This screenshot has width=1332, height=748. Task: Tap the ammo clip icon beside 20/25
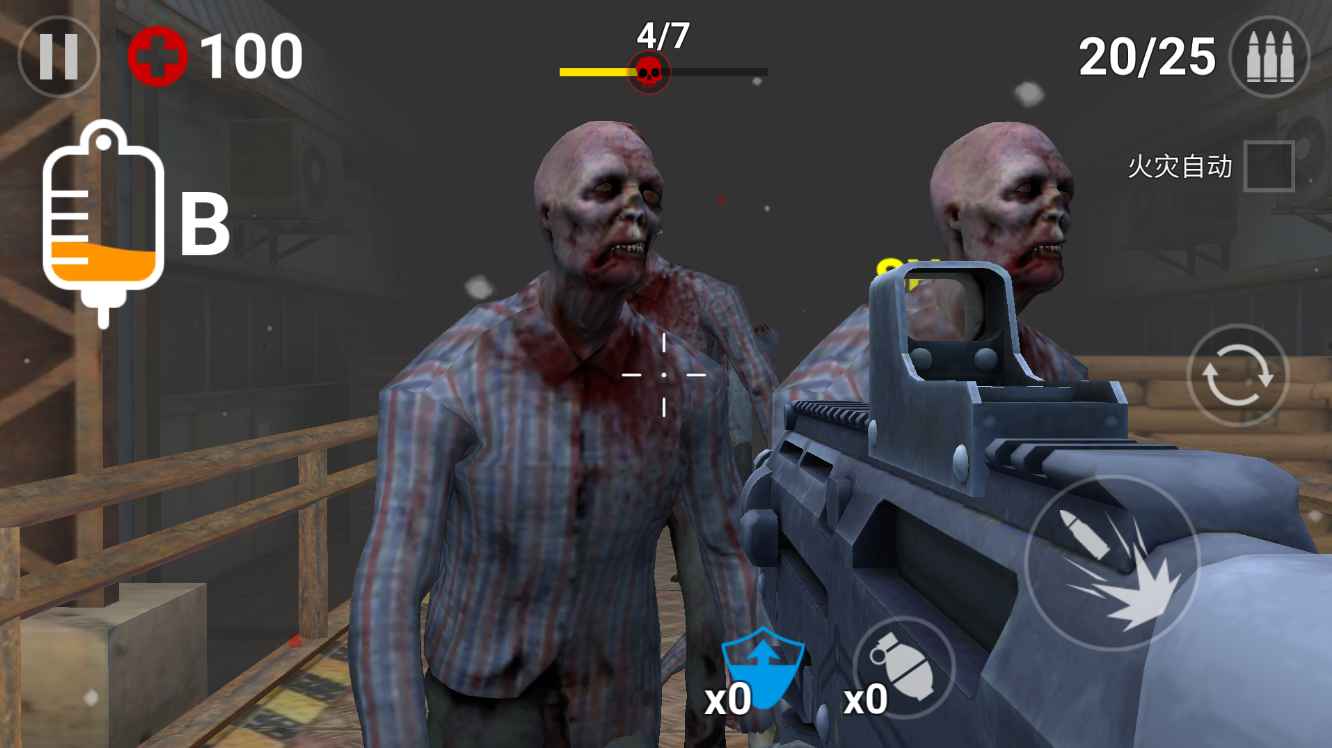click(x=1268, y=56)
